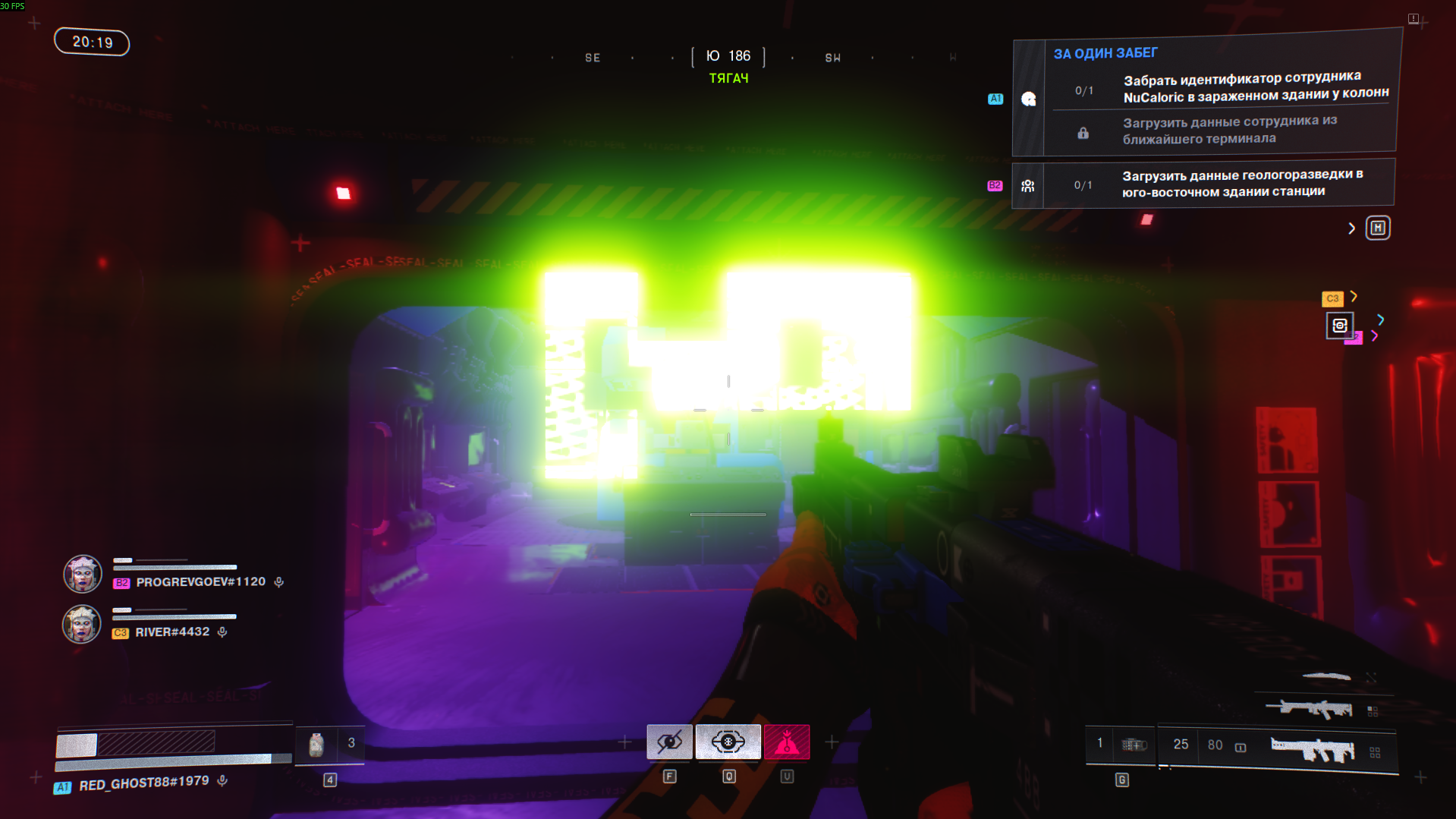Click the compass heading Ю 186
Screen dimensions: 1456x819
click(x=728, y=56)
